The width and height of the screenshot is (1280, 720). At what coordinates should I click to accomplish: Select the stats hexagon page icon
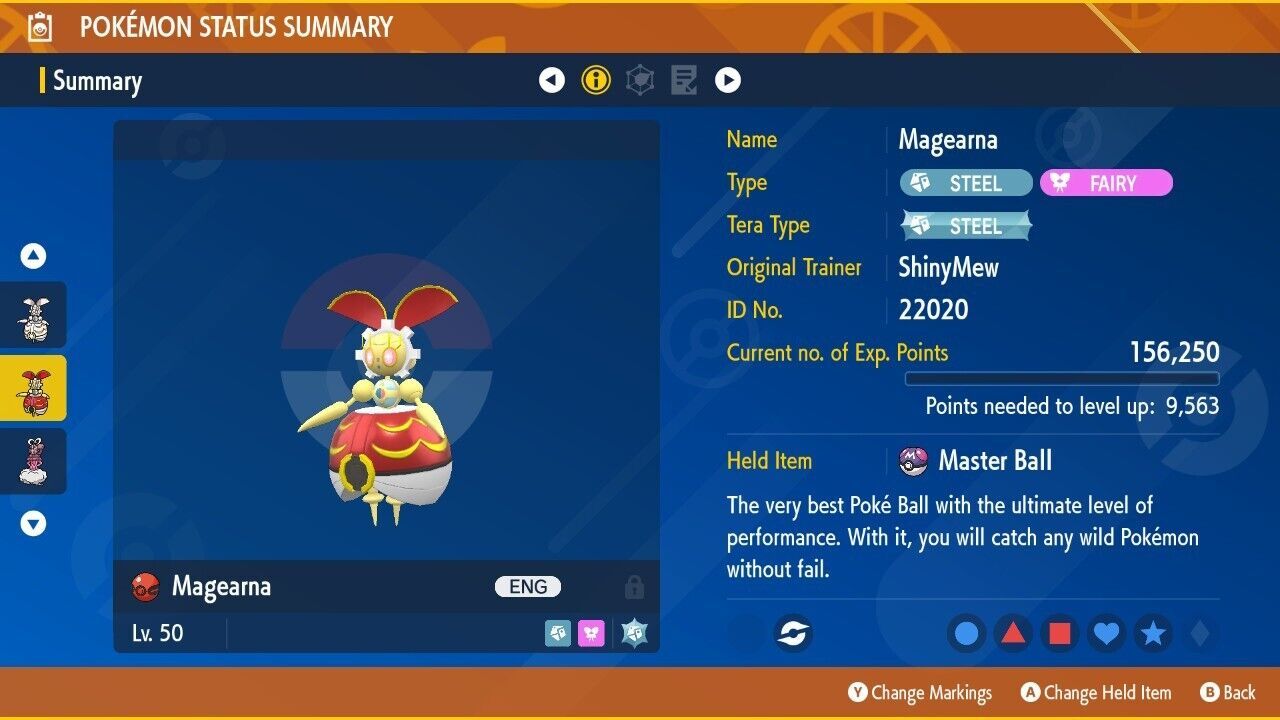(x=639, y=80)
